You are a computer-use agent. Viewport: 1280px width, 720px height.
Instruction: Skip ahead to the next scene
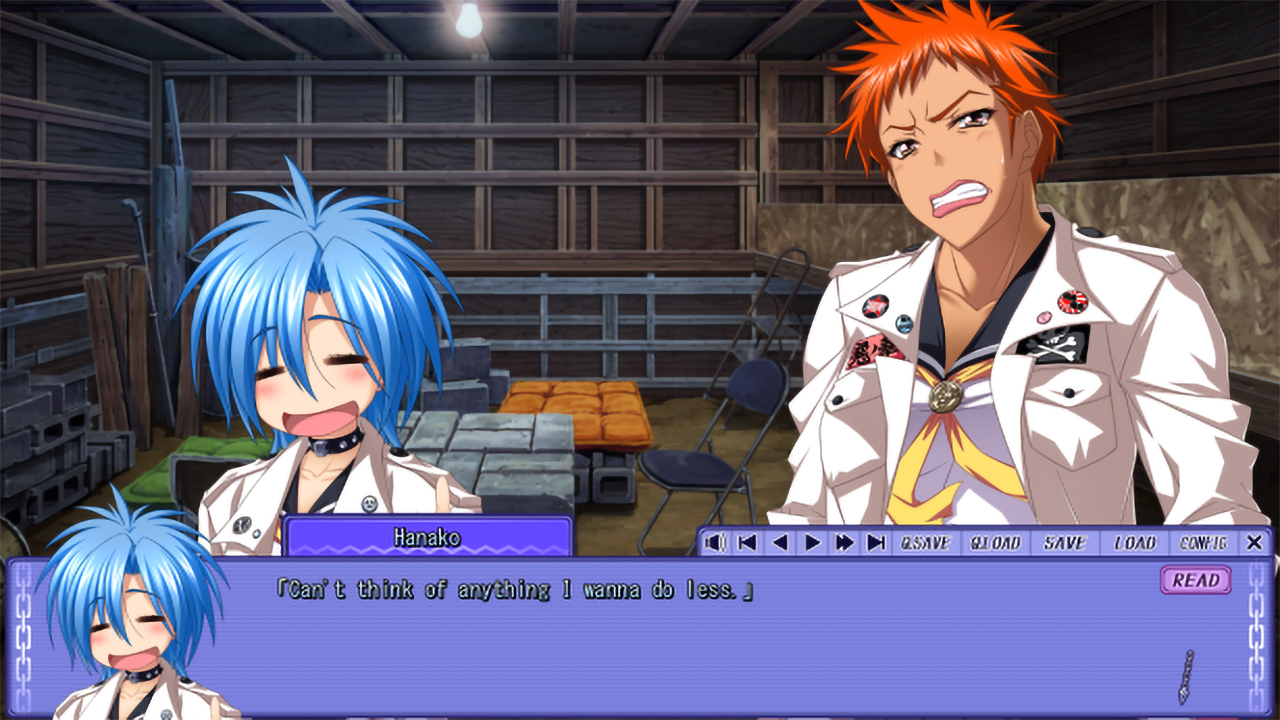877,543
